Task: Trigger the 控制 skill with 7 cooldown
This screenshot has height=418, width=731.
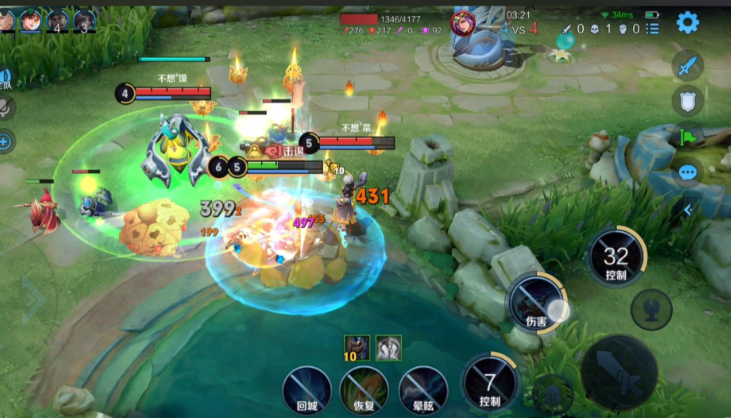Action: pyautogui.click(x=489, y=383)
